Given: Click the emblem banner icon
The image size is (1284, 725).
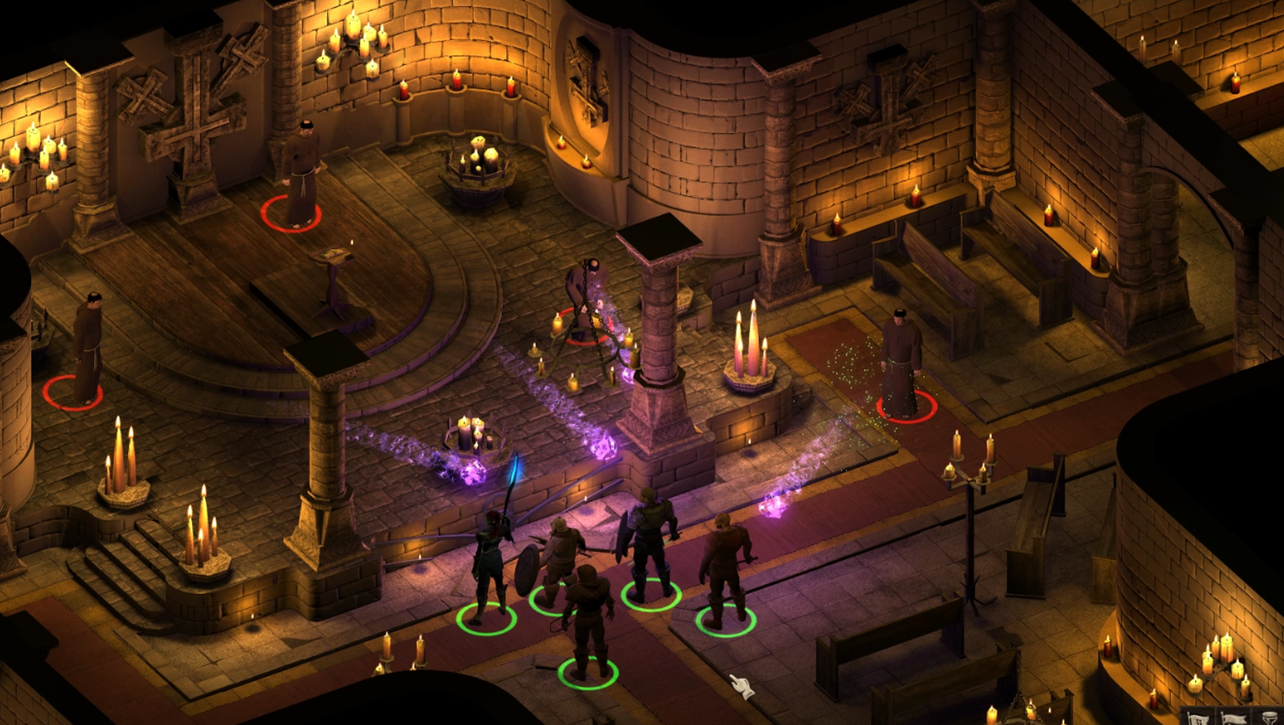Looking at the screenshot, I should pyautogui.click(x=1198, y=719).
